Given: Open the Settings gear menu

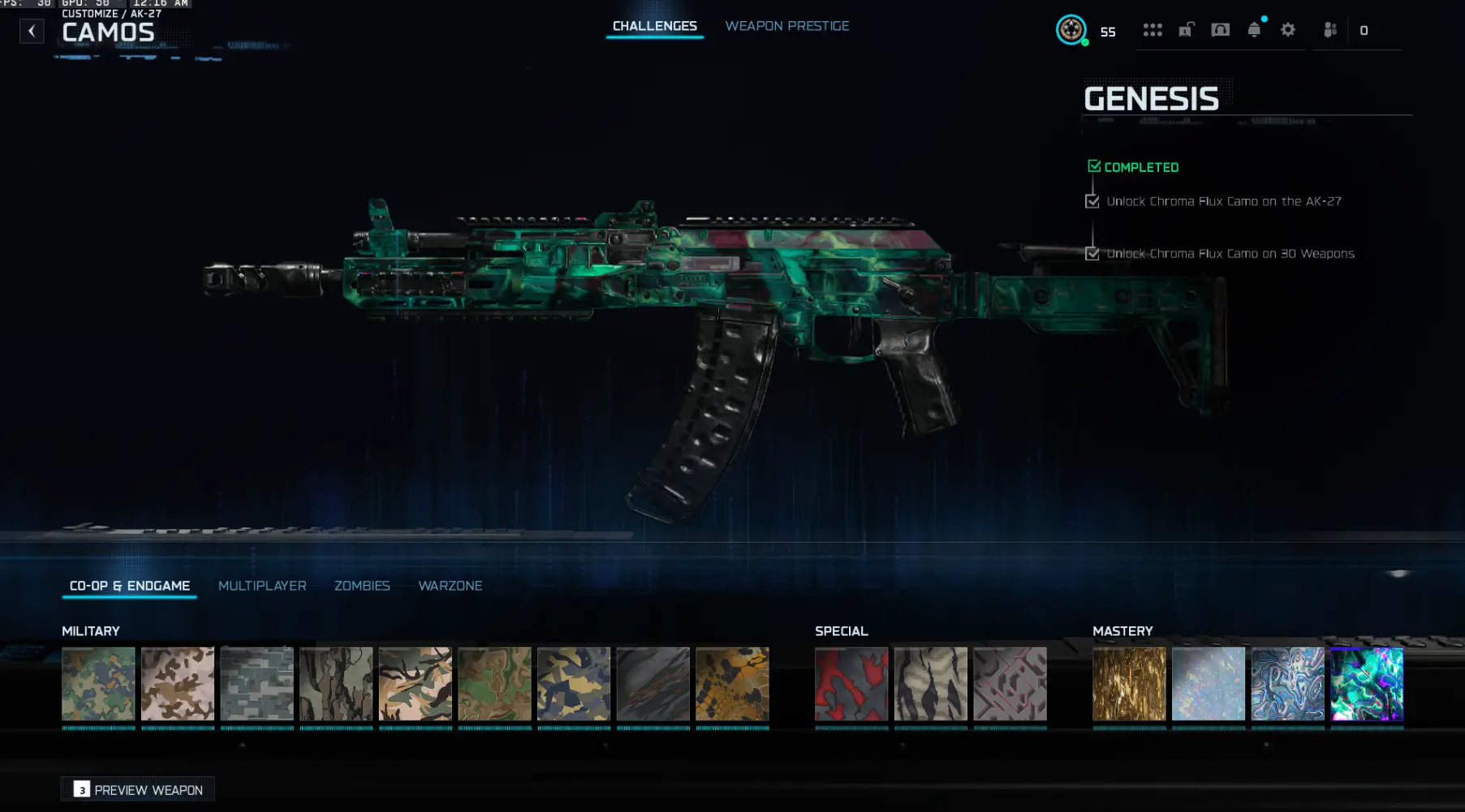Looking at the screenshot, I should click(1288, 30).
